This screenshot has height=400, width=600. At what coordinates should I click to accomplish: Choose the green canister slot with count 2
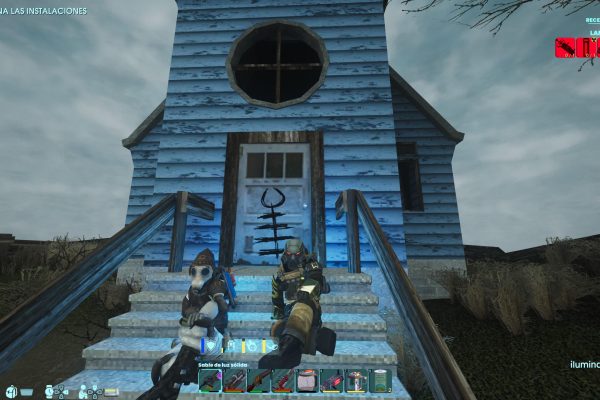click(x=381, y=381)
